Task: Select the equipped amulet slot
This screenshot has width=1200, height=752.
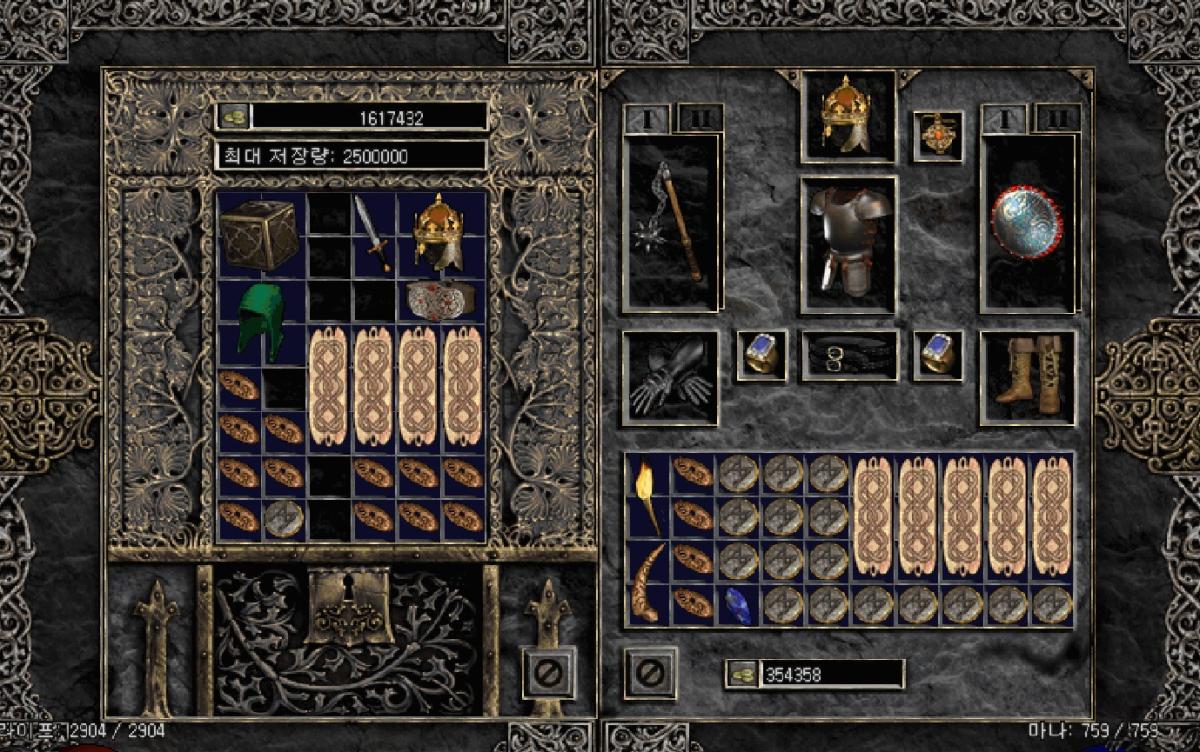Action: (x=937, y=136)
